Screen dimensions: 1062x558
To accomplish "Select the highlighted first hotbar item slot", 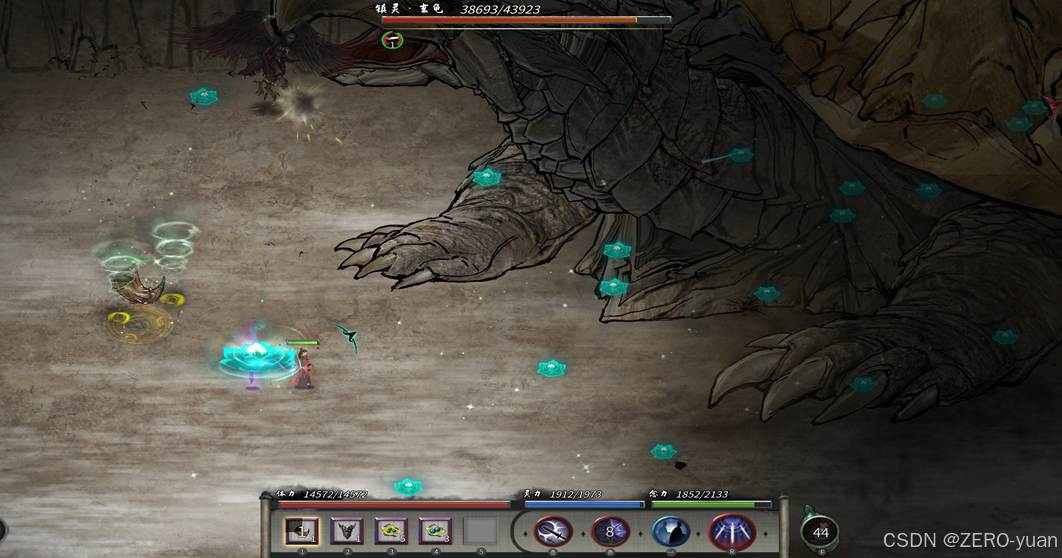I will click(301, 531).
